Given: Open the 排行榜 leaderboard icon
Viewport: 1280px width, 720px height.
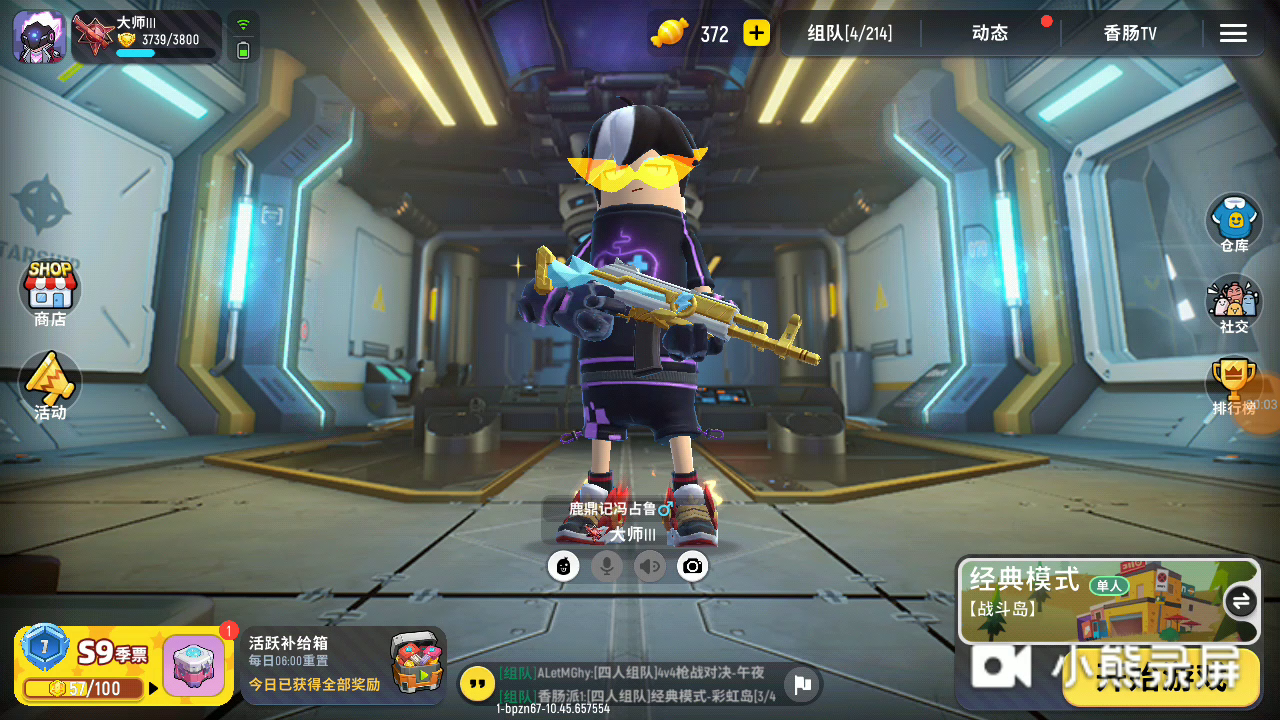Looking at the screenshot, I should tap(1234, 380).
